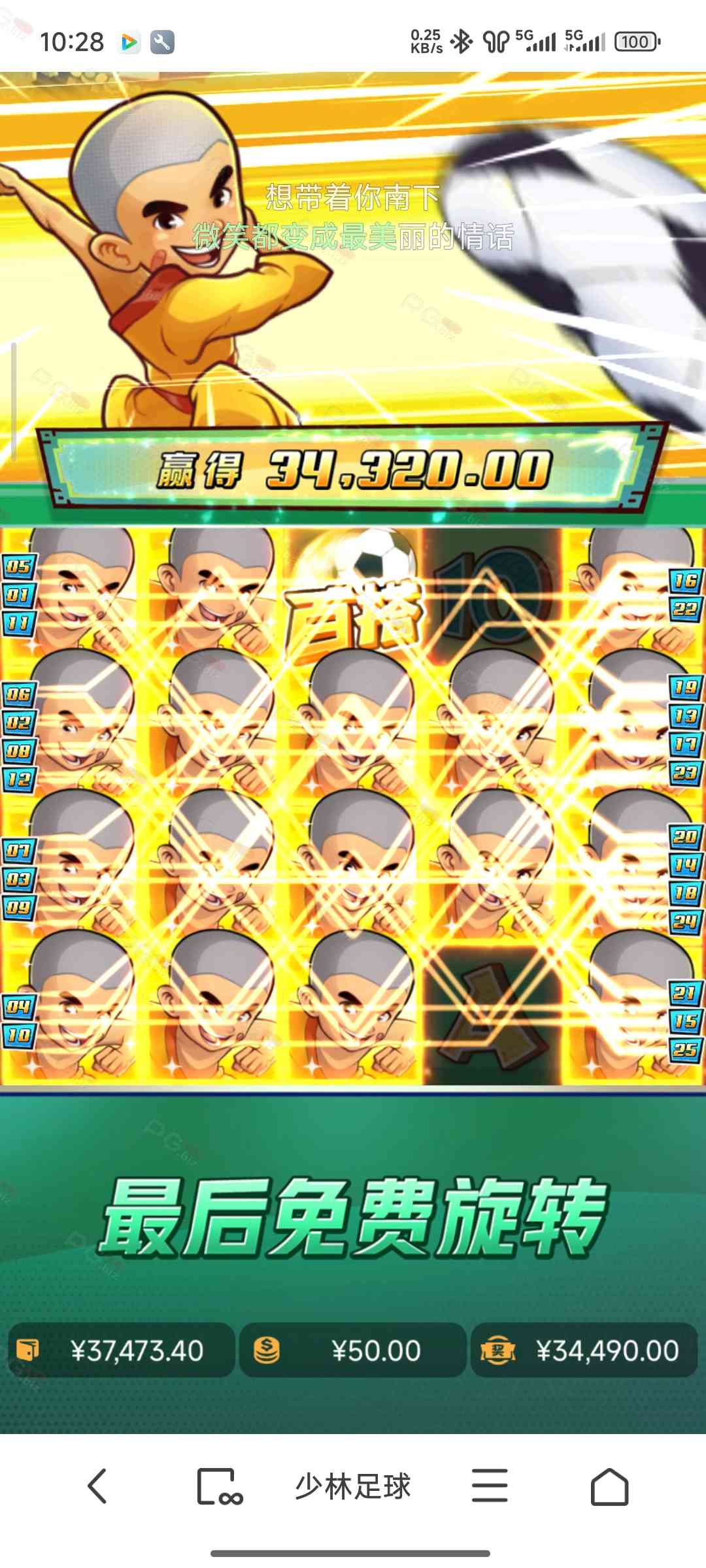Open the browser hamburger menu

tap(490, 1486)
